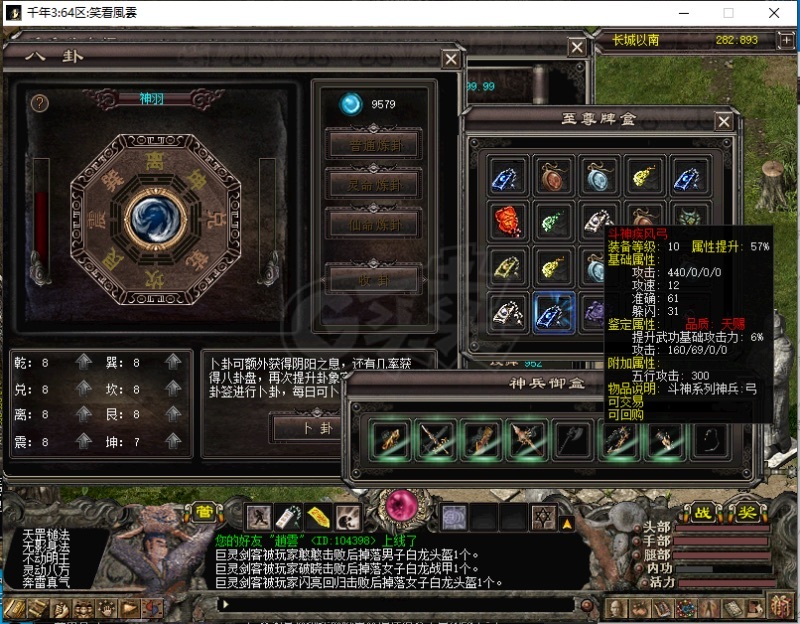Upgrade the 乾 trigram with its arrow
This screenshot has height=624, width=800.
click(x=84, y=362)
